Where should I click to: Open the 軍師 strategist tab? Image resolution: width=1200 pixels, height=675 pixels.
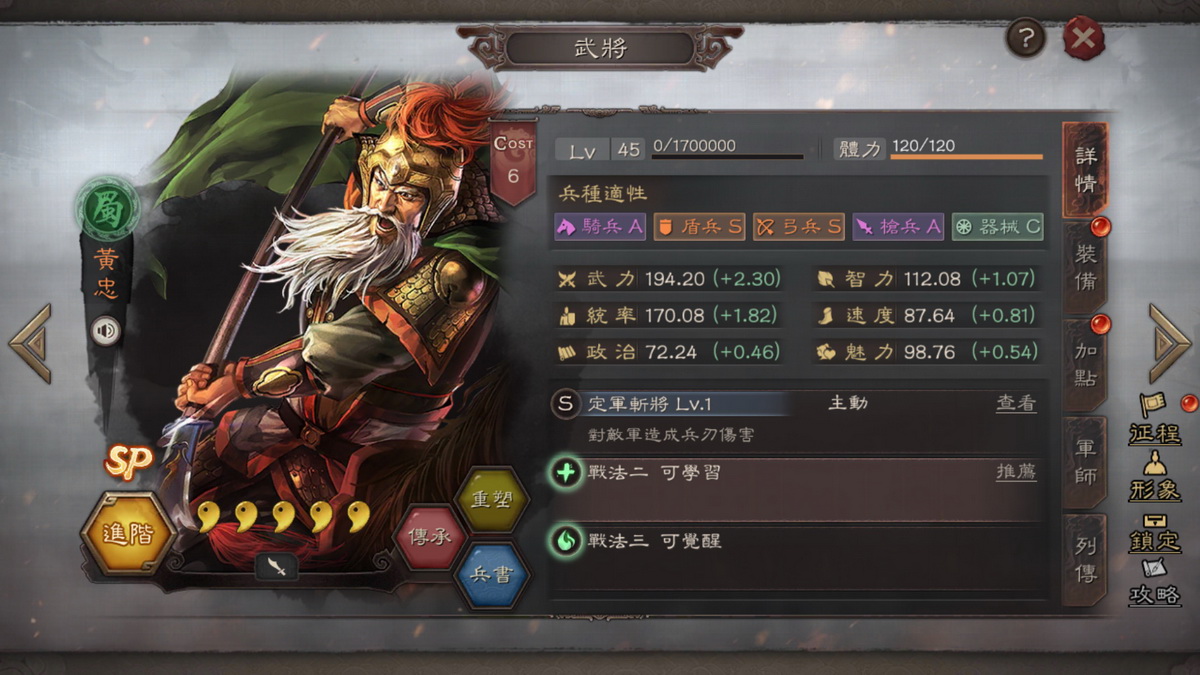coord(1085,462)
